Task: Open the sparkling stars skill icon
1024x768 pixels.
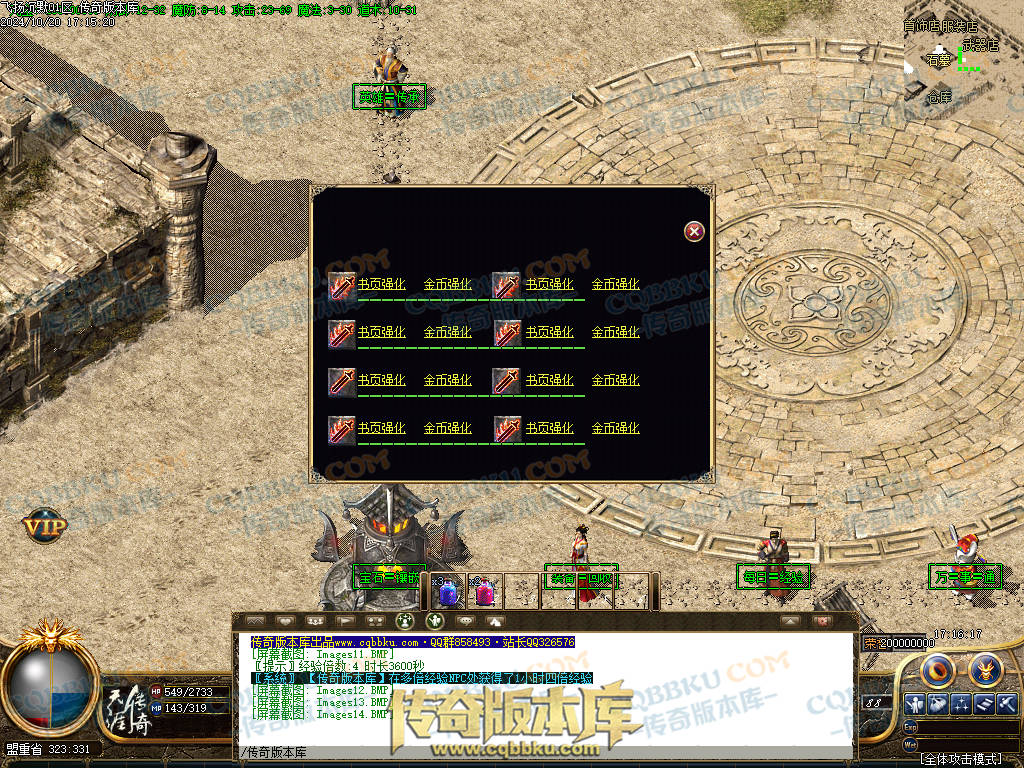Action: [x=961, y=705]
